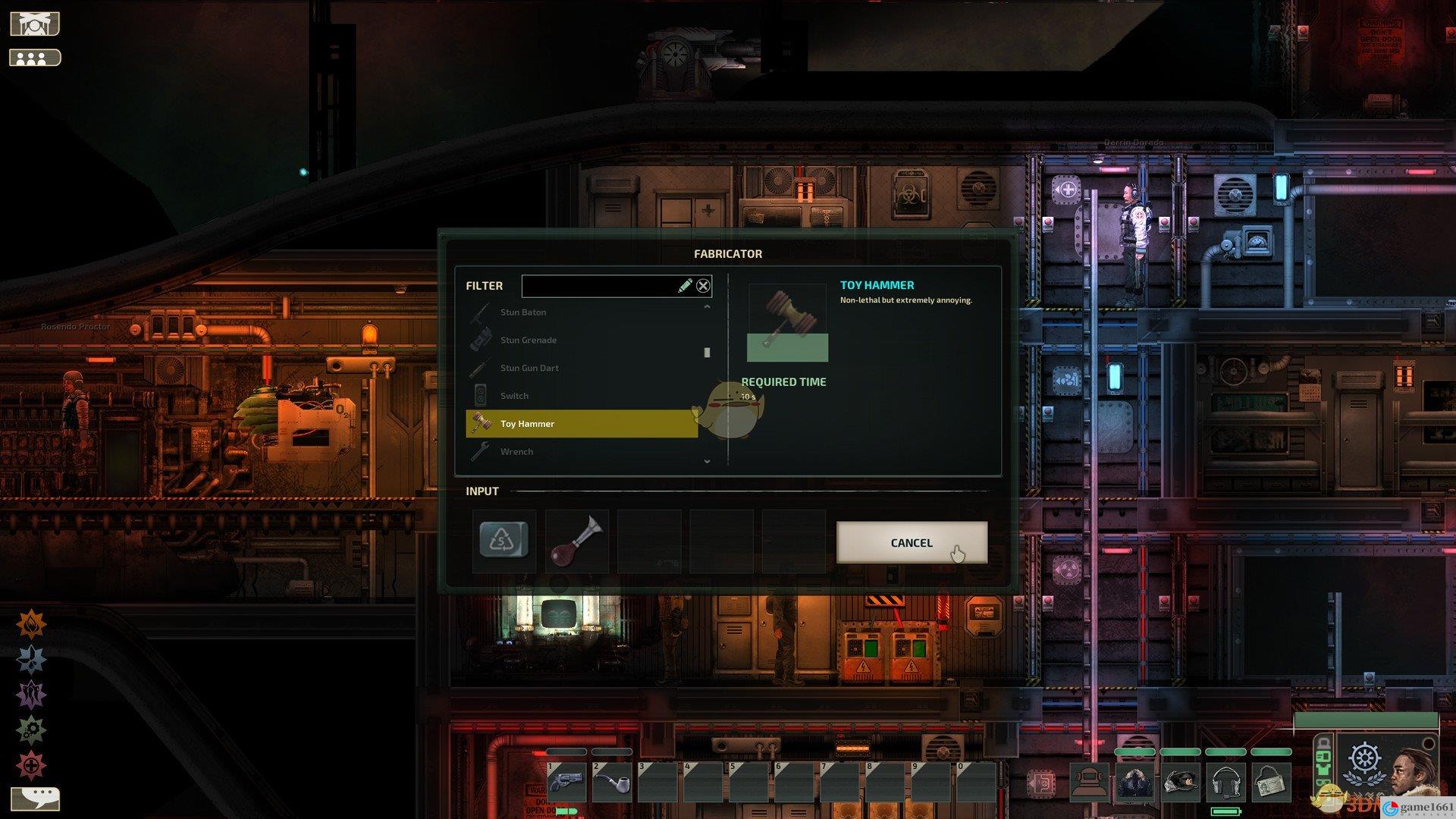Click the plastic ingredient input slot
This screenshot has width=1456, height=819.
coord(504,541)
